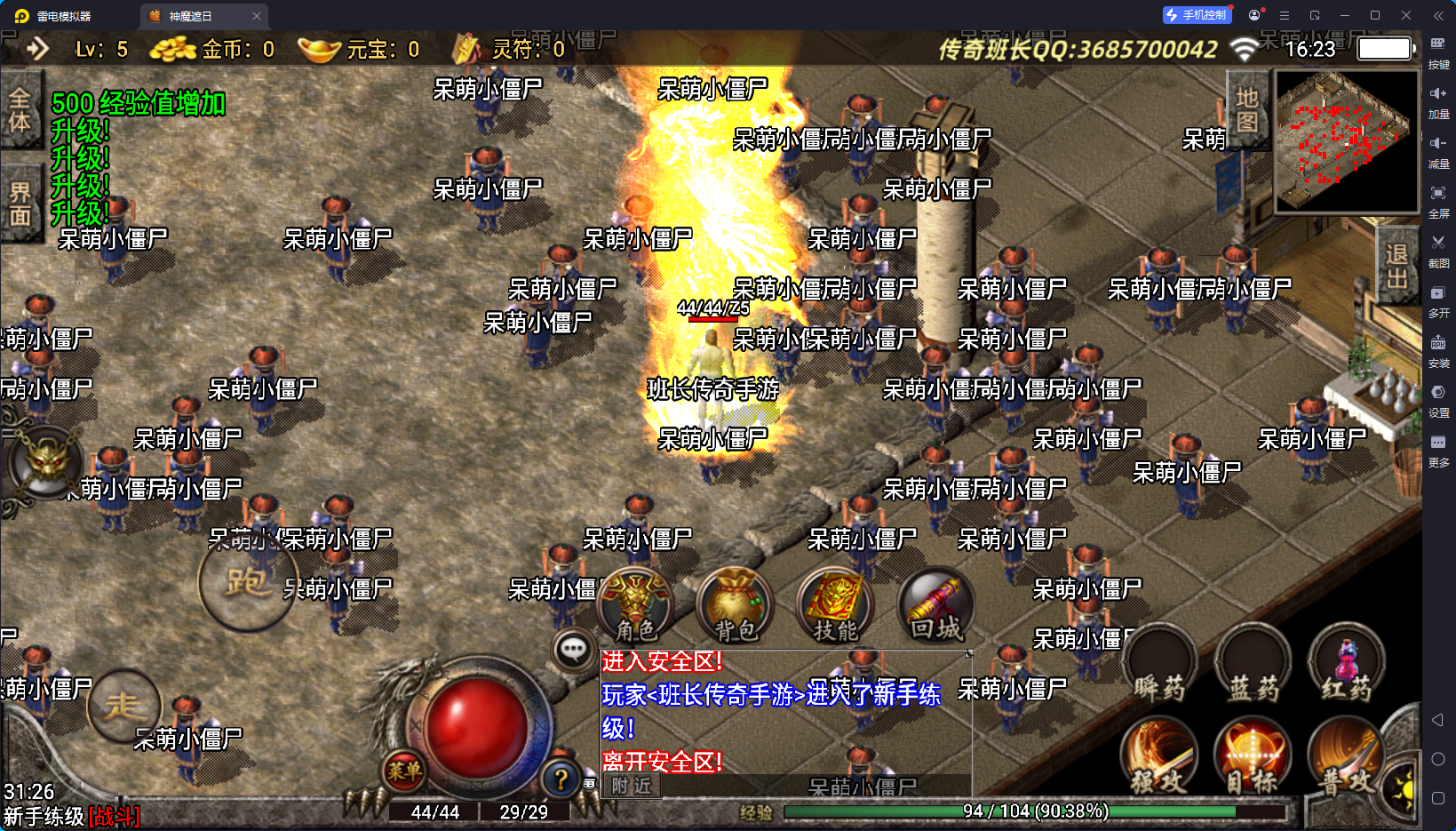Use the 蓝药 blue potion slot
The height and width of the screenshot is (831, 1456).
1253,664
